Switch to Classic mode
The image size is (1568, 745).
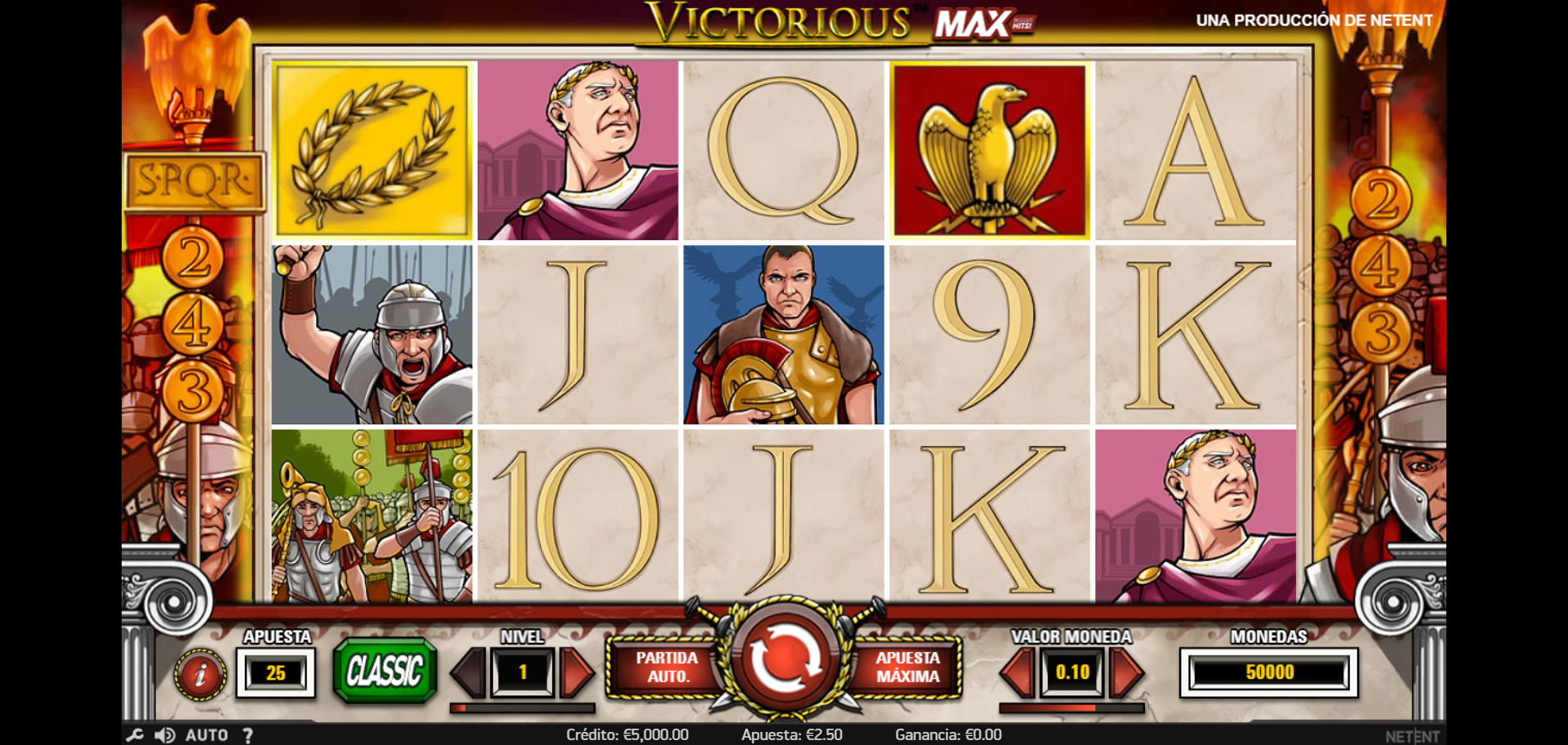coord(385,671)
